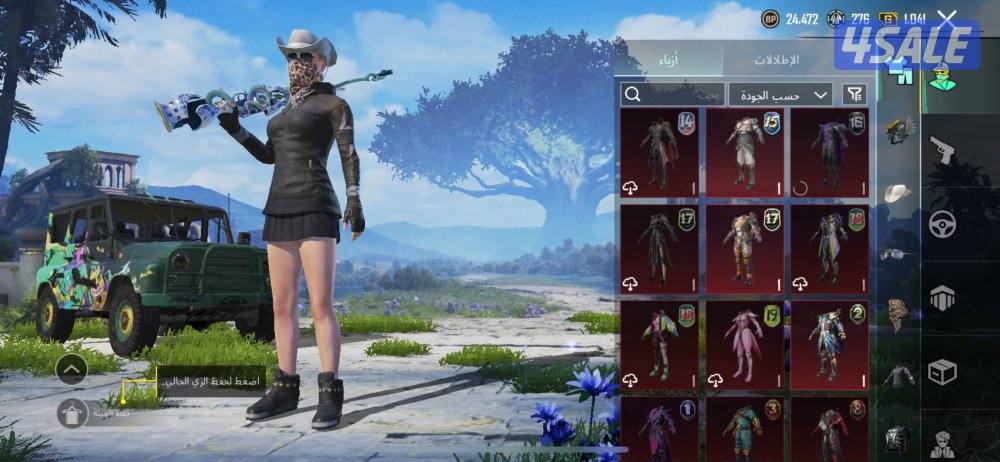Screen dimensions: 1000x462
Task: Open the outfit filter button
Action: pyautogui.click(x=854, y=94)
